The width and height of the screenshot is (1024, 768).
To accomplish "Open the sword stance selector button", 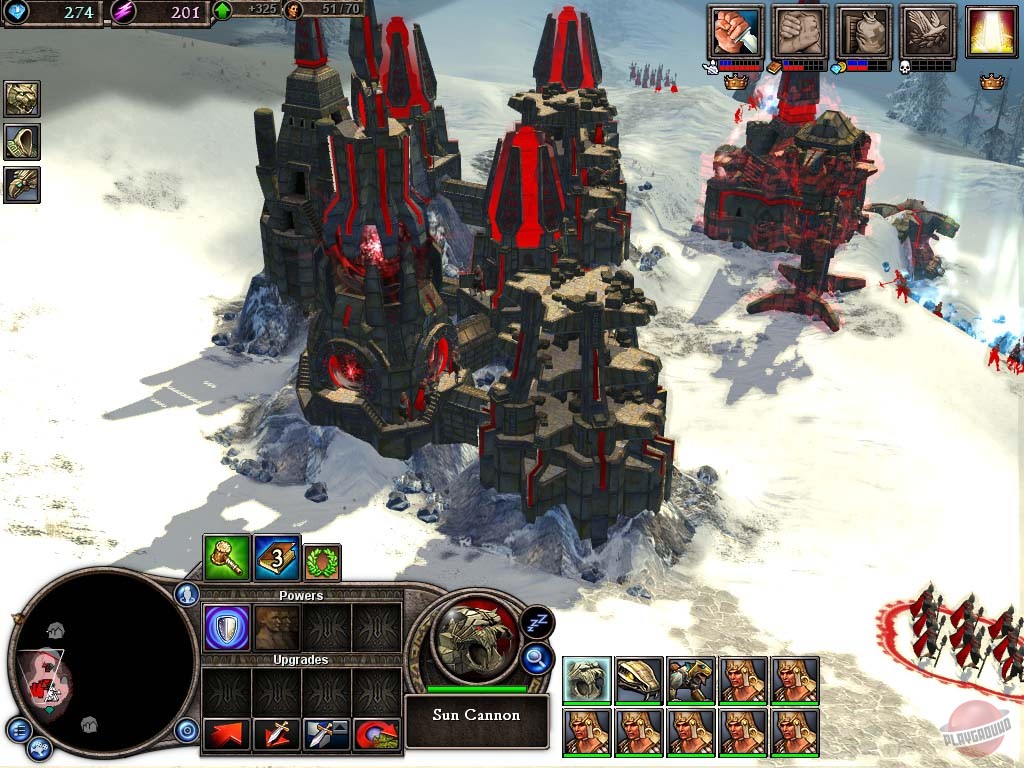I will click(x=327, y=735).
